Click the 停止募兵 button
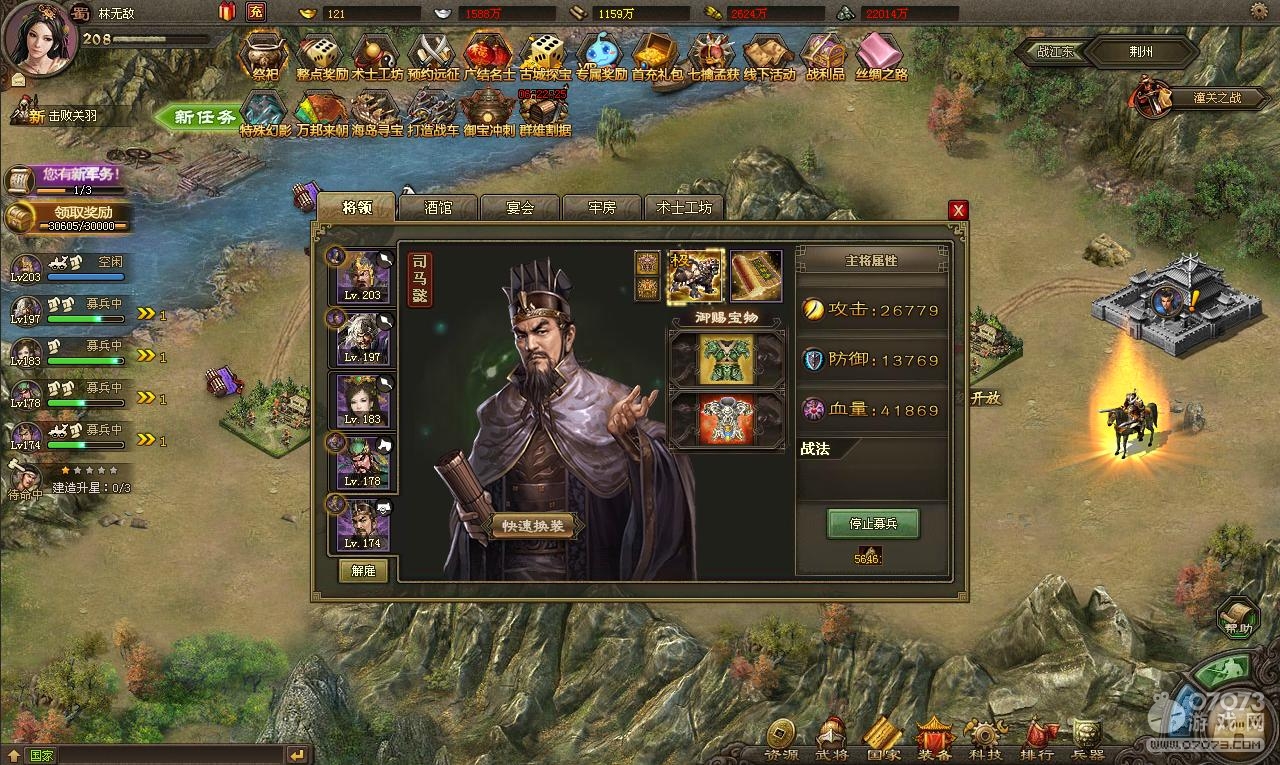Screen dimensions: 1280x765 872,523
